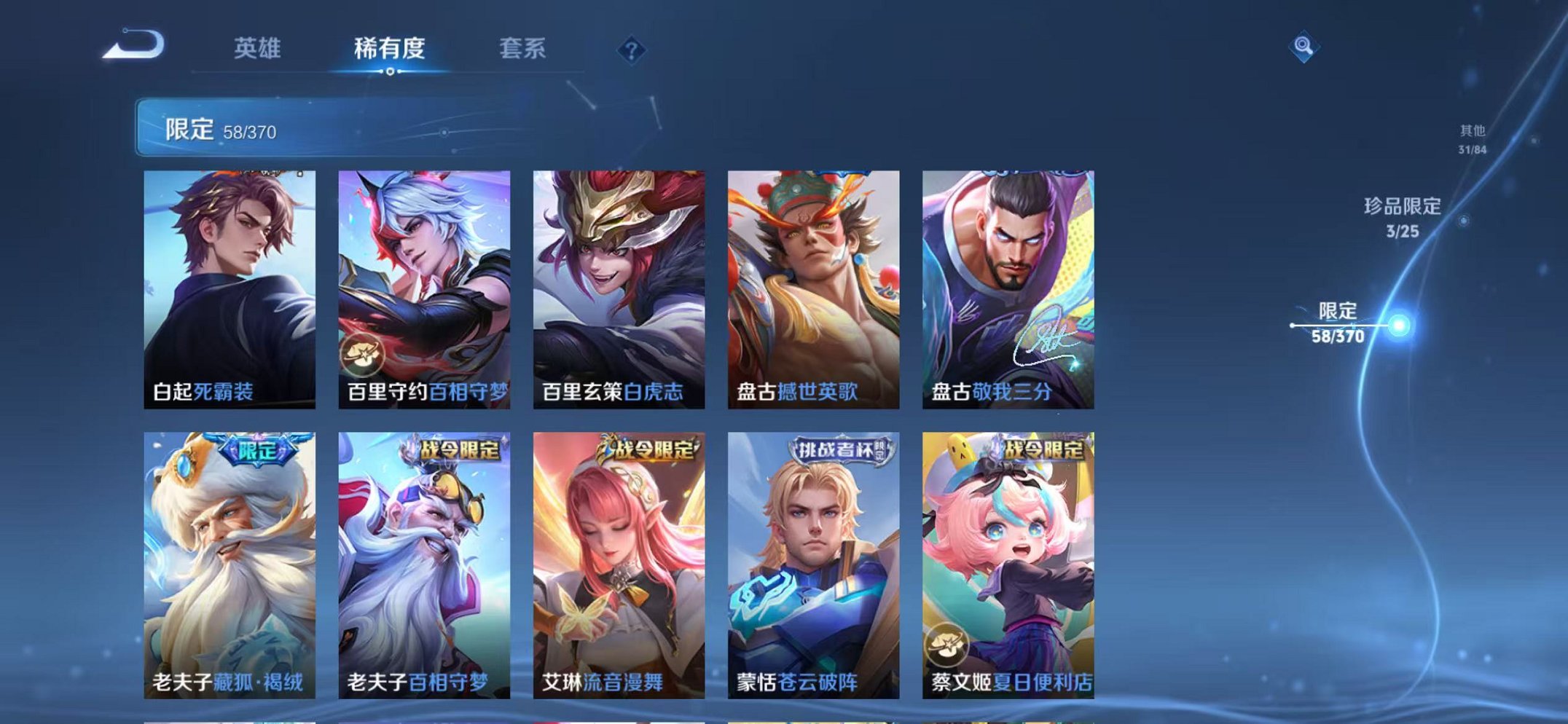Click the question mark help icon
This screenshot has width=1568, height=724.
point(633,50)
